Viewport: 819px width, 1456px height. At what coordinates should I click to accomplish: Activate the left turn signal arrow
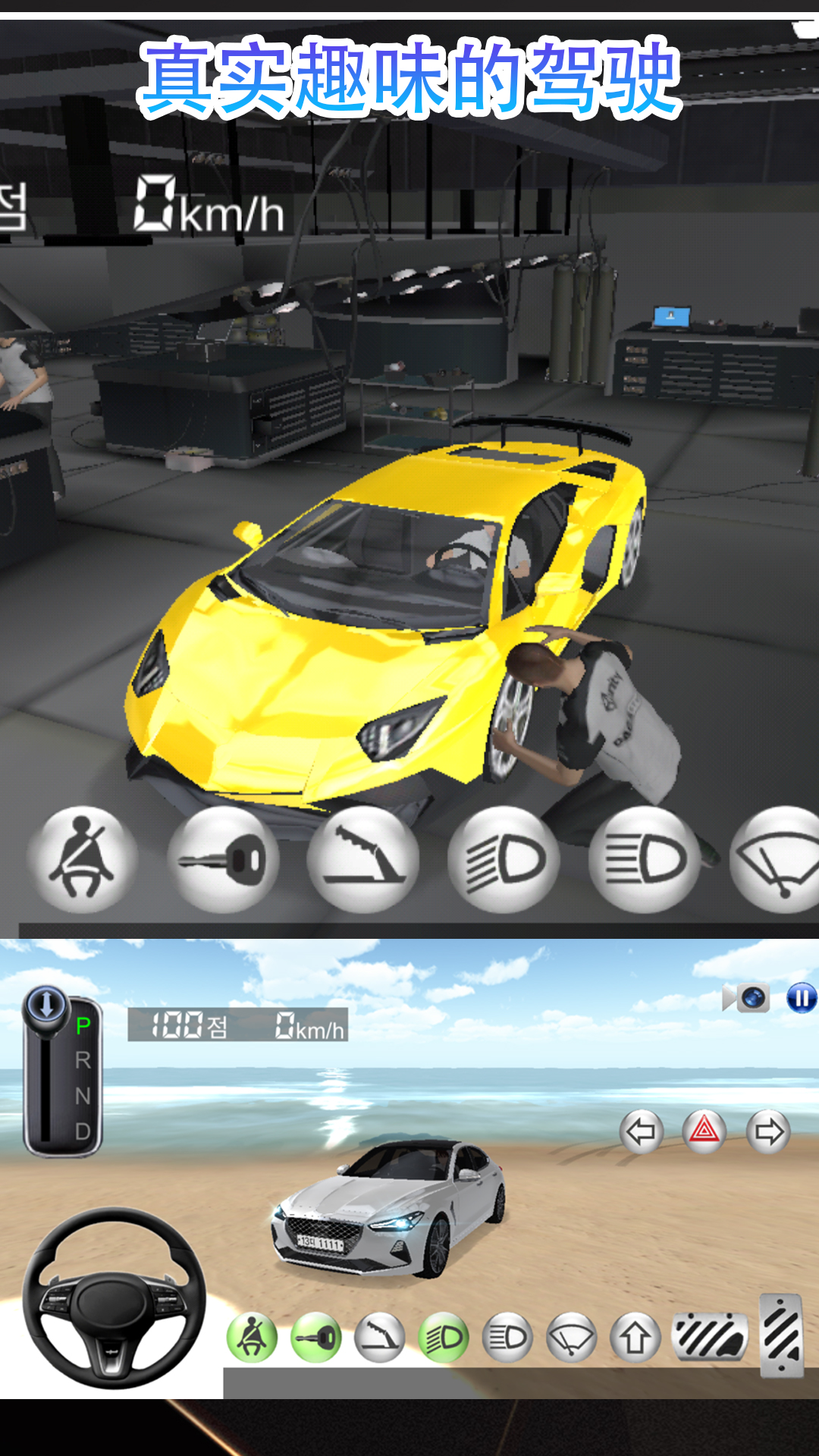tap(642, 1132)
